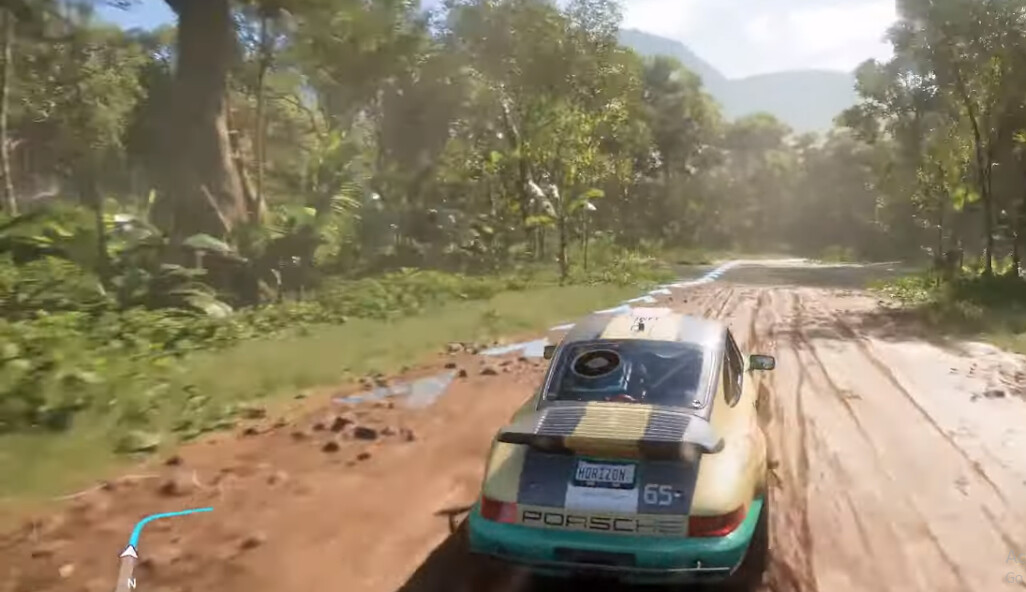Click the white player arrow on the minimap
Screen dimensions: 1026x592
point(129,551)
